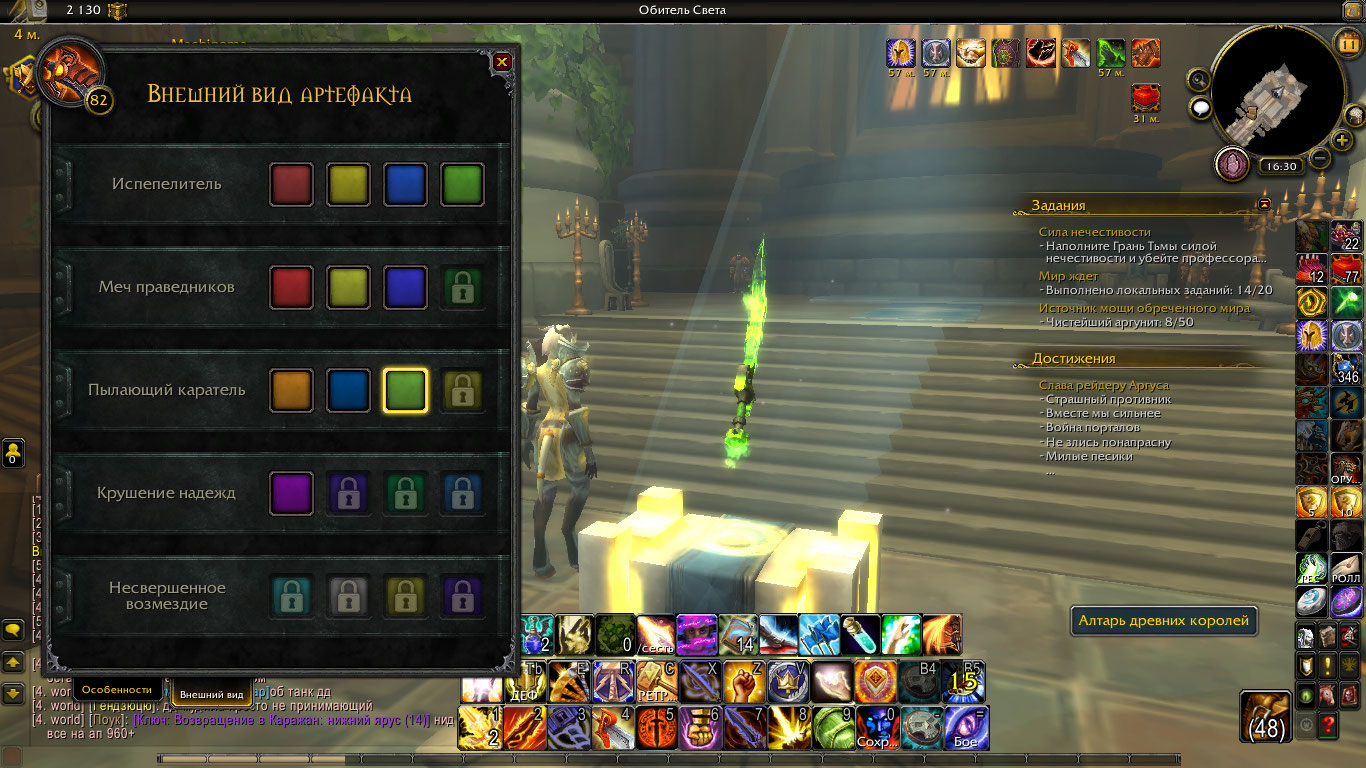Image resolution: width=1366 pixels, height=768 pixels.
Task: Select the yellow Испепелитель tint
Action: [348, 185]
